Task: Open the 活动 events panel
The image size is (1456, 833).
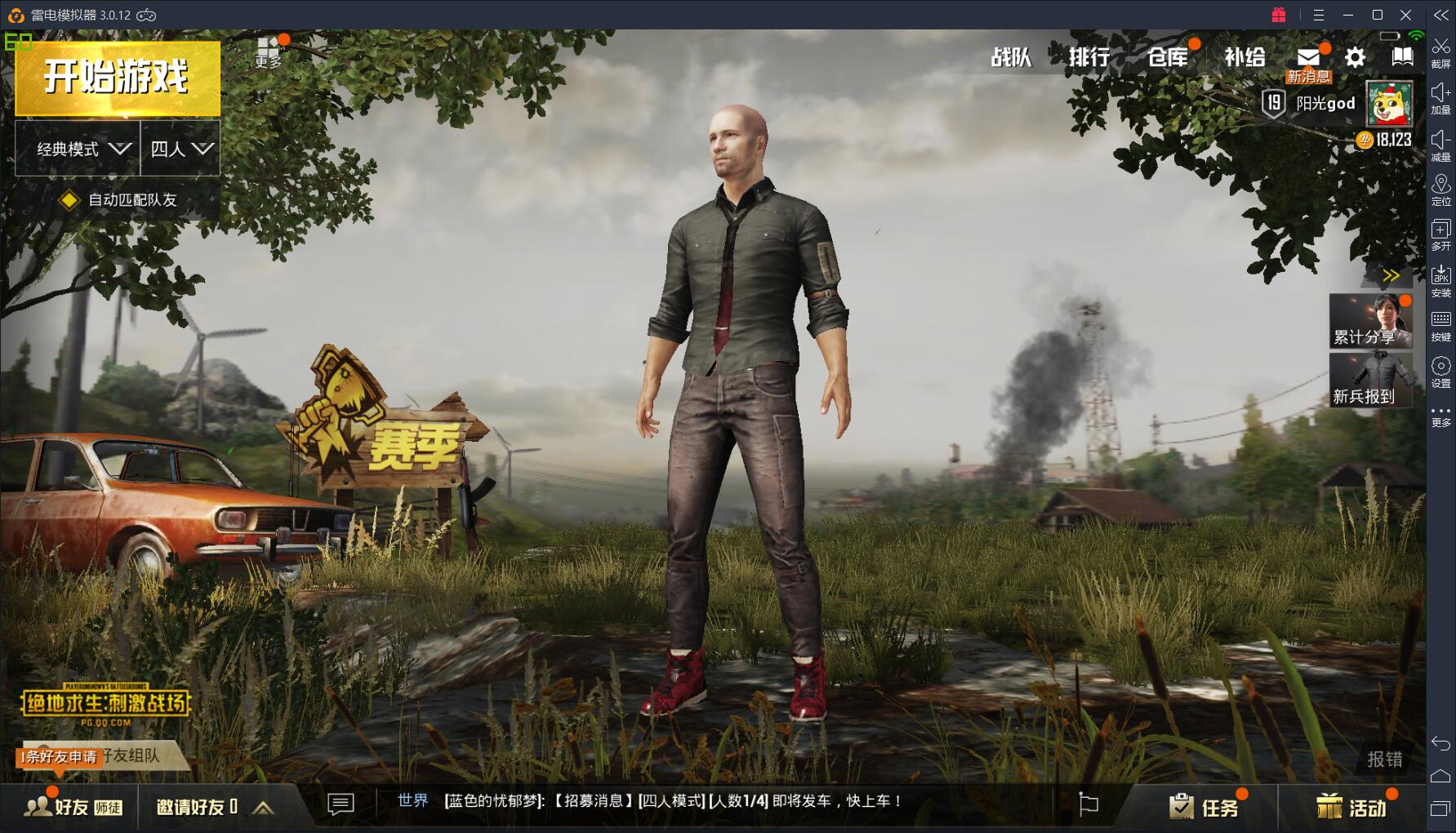Action: pyautogui.click(x=1351, y=808)
